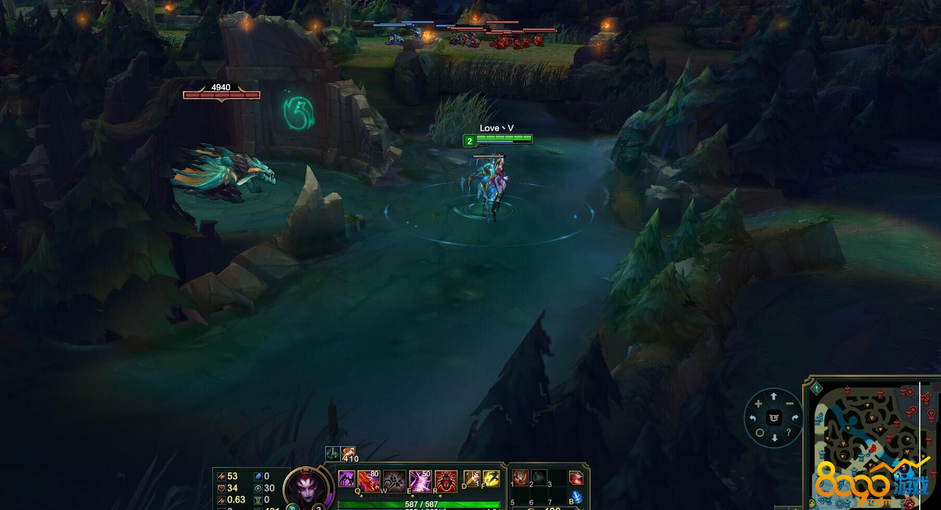Click the circle button on the control wheel
941x510 pixels.
tap(760, 433)
